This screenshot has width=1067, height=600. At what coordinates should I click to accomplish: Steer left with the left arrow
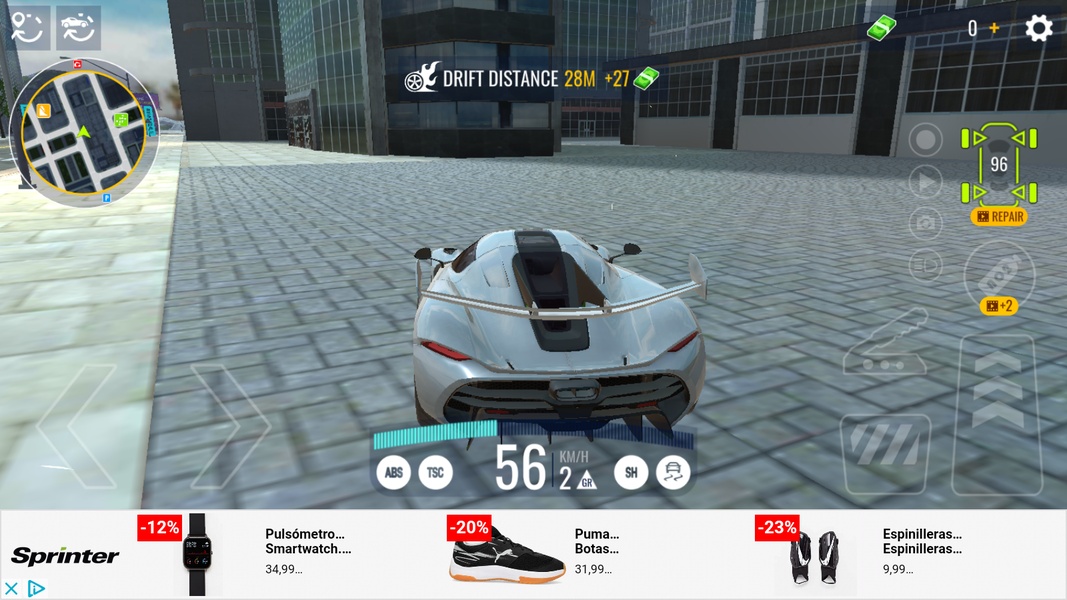point(77,425)
